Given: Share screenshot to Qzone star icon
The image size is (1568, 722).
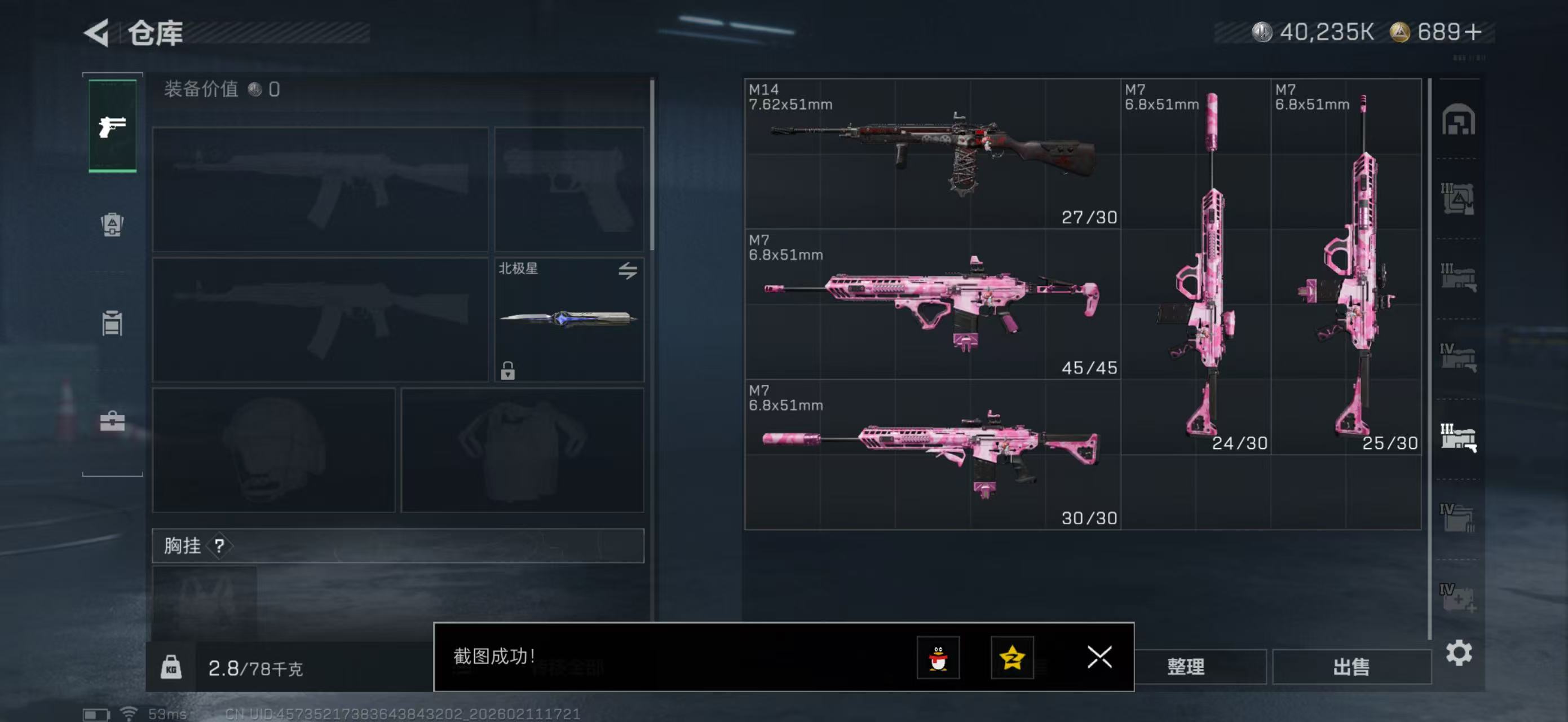Looking at the screenshot, I should [x=1012, y=658].
